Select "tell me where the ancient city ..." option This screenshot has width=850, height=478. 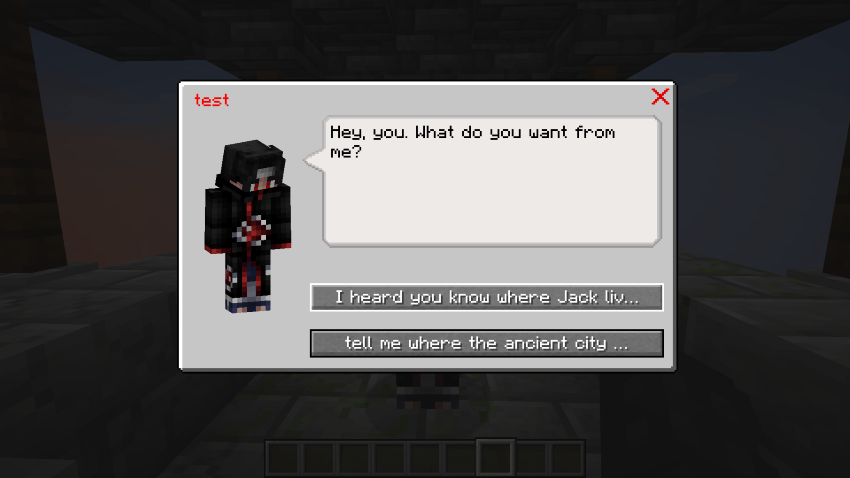(486, 343)
